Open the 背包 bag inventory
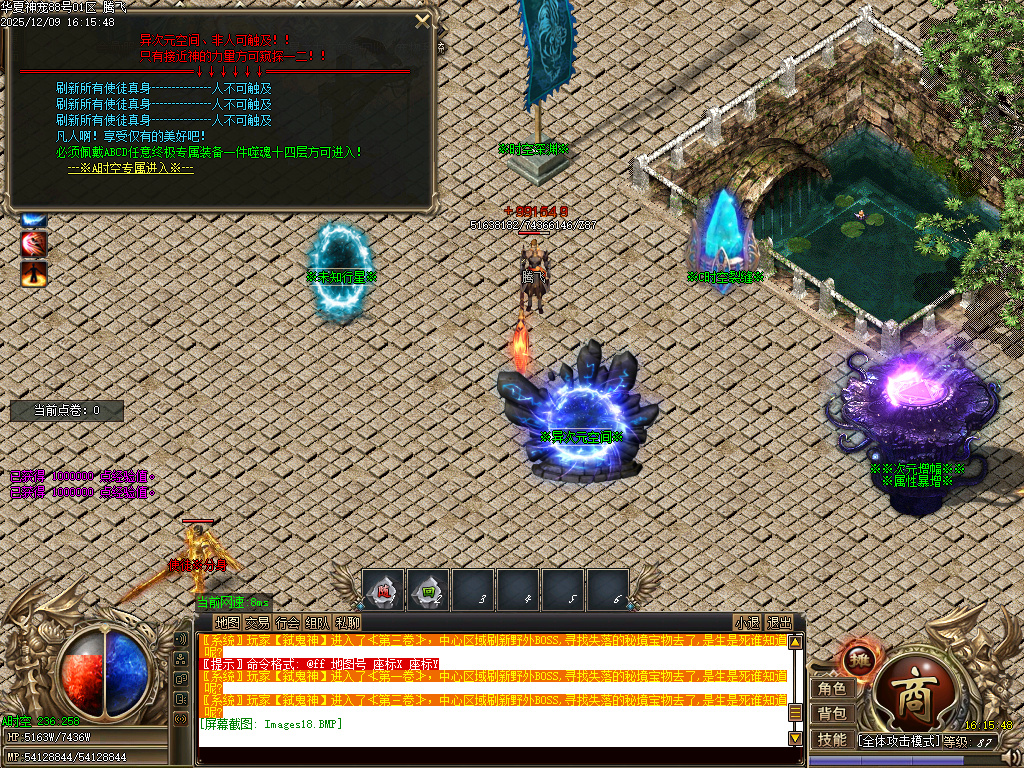This screenshot has height=768, width=1024. tap(832, 713)
